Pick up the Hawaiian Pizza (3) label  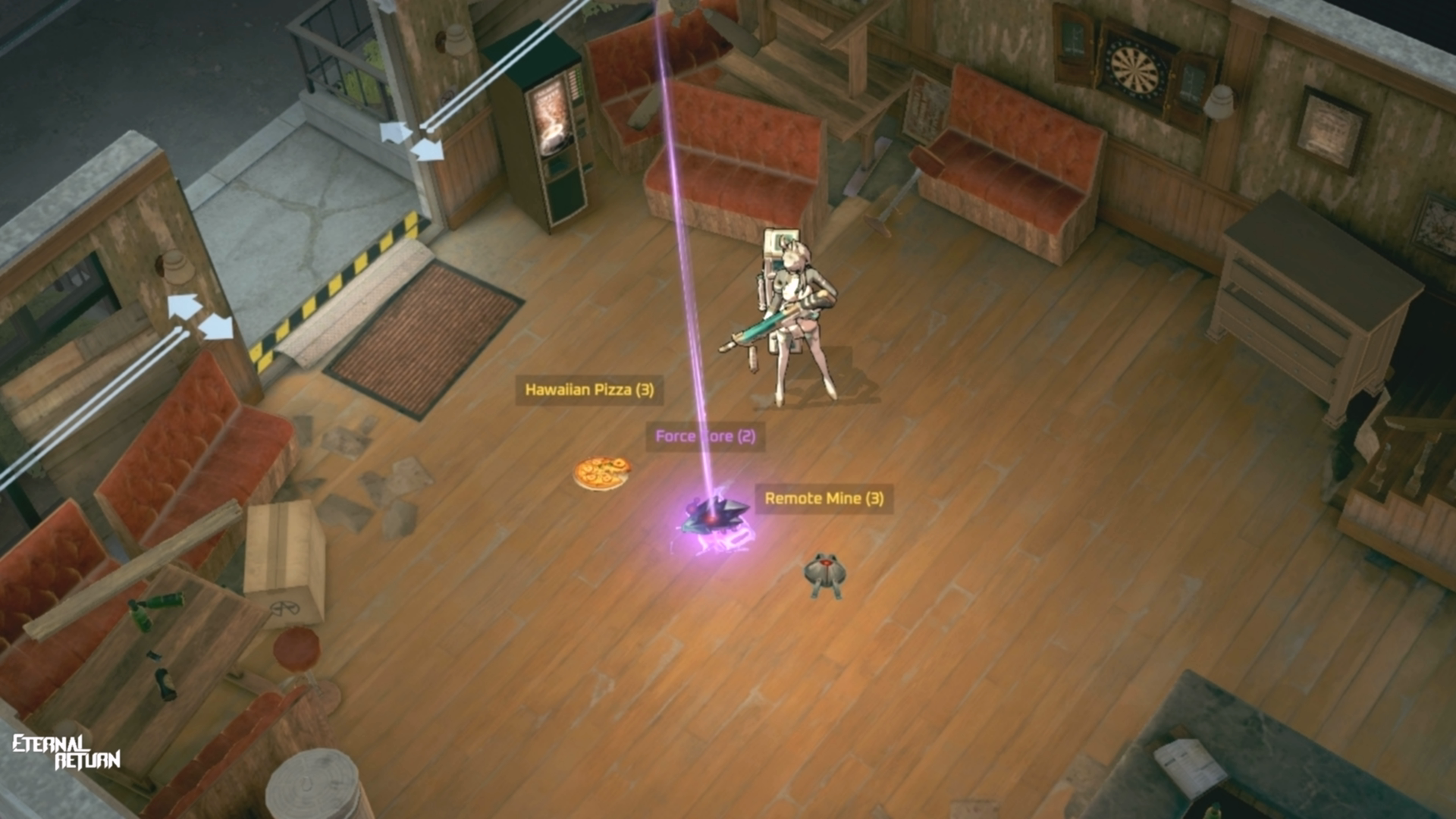coord(589,390)
